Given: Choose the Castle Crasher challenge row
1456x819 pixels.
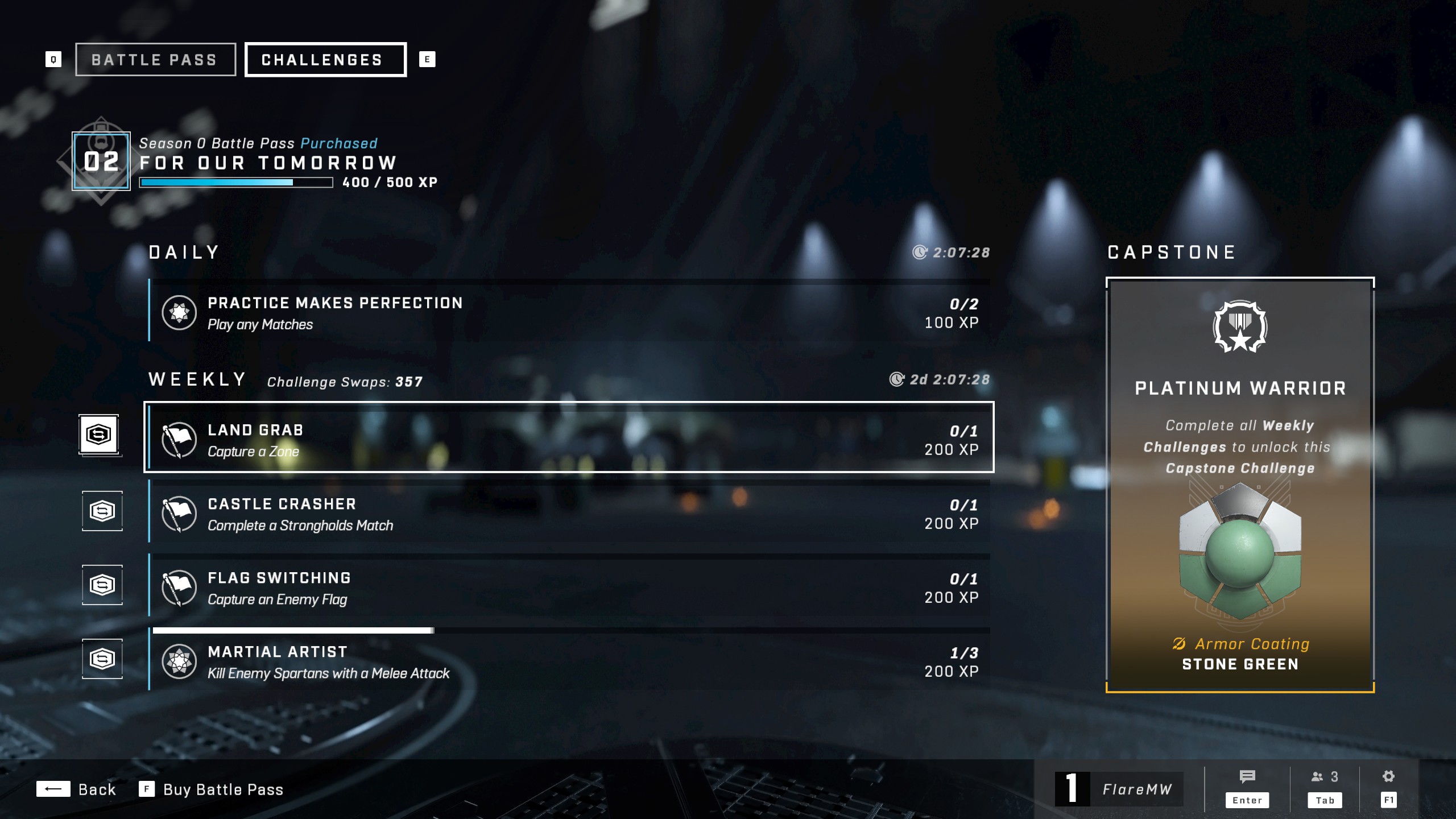Looking at the screenshot, I should (569, 512).
